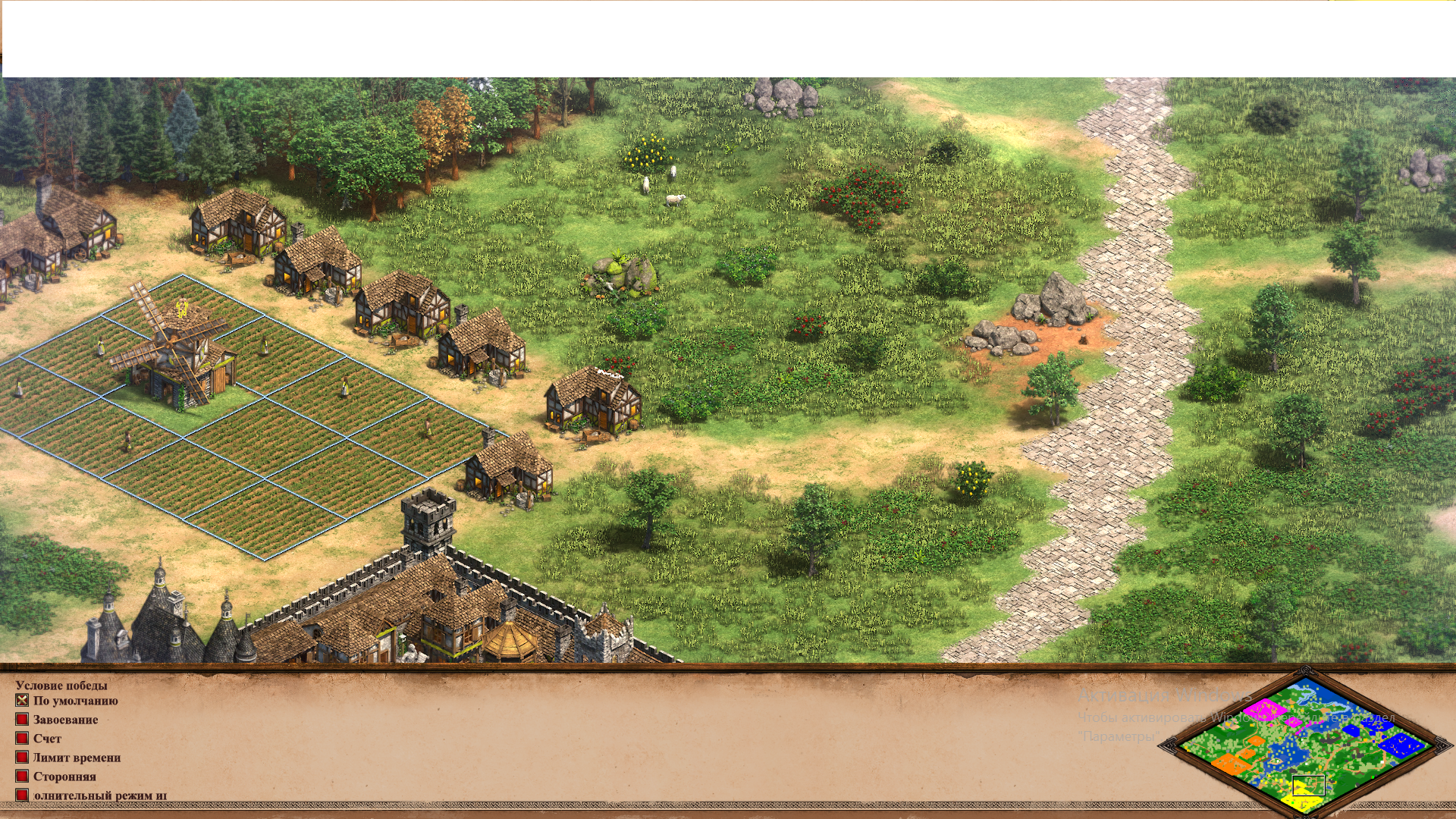This screenshot has height=819, width=1456.
Task: Click the viewport rectangle inside the minimap
Action: 1308,786
